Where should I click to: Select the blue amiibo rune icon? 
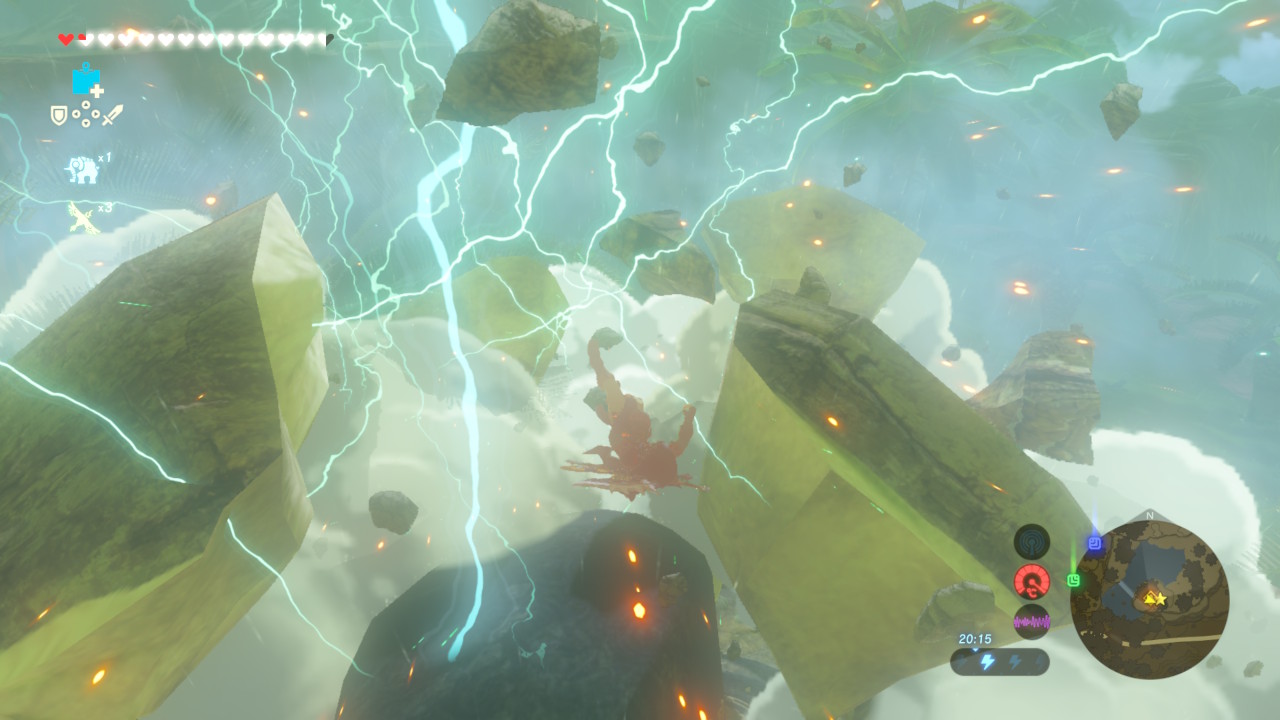click(x=86, y=81)
